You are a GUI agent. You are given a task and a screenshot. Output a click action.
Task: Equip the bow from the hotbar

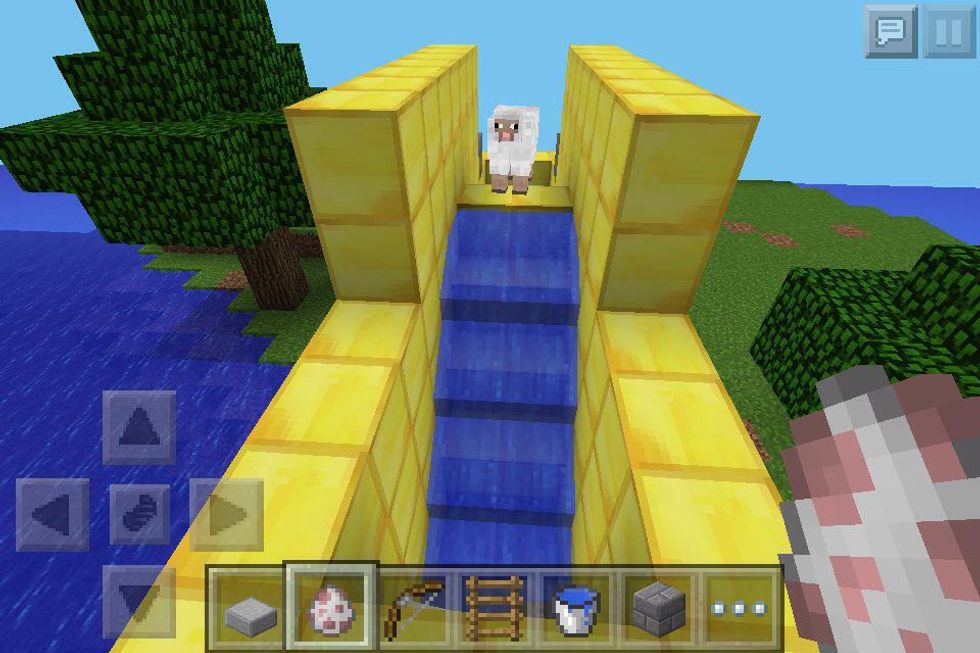pos(413,608)
